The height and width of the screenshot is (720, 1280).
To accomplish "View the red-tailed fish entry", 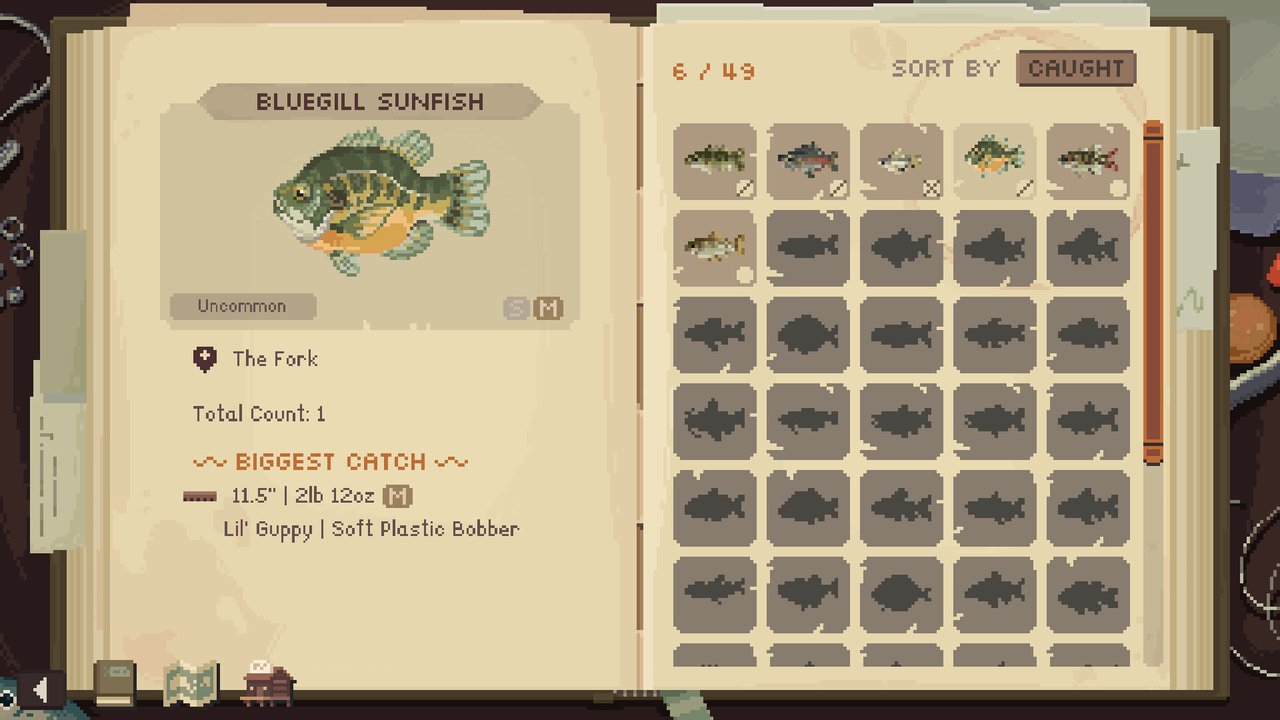I will [1087, 160].
